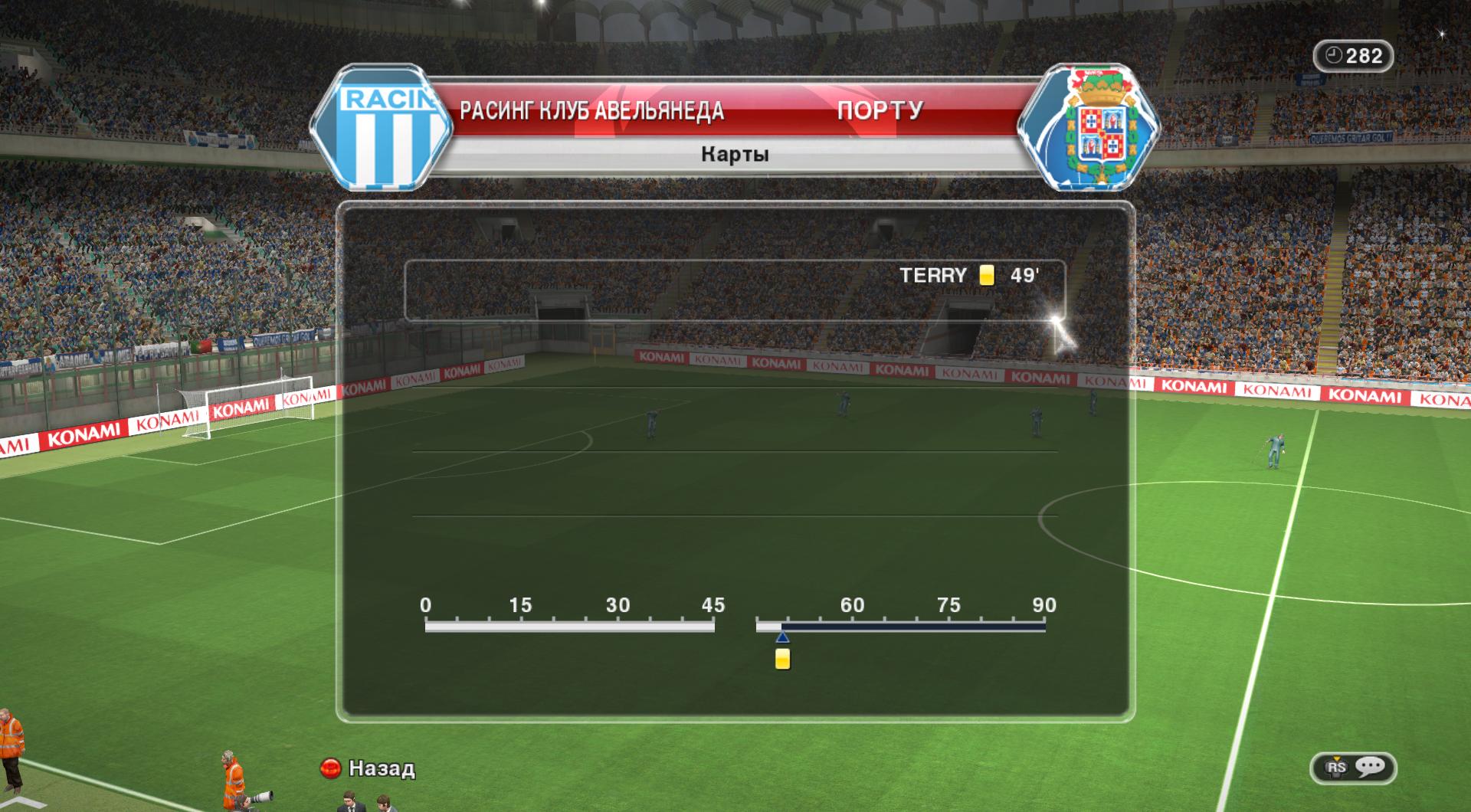Open the chat speech bubble icon
The image size is (1471, 812).
pyautogui.click(x=1369, y=767)
